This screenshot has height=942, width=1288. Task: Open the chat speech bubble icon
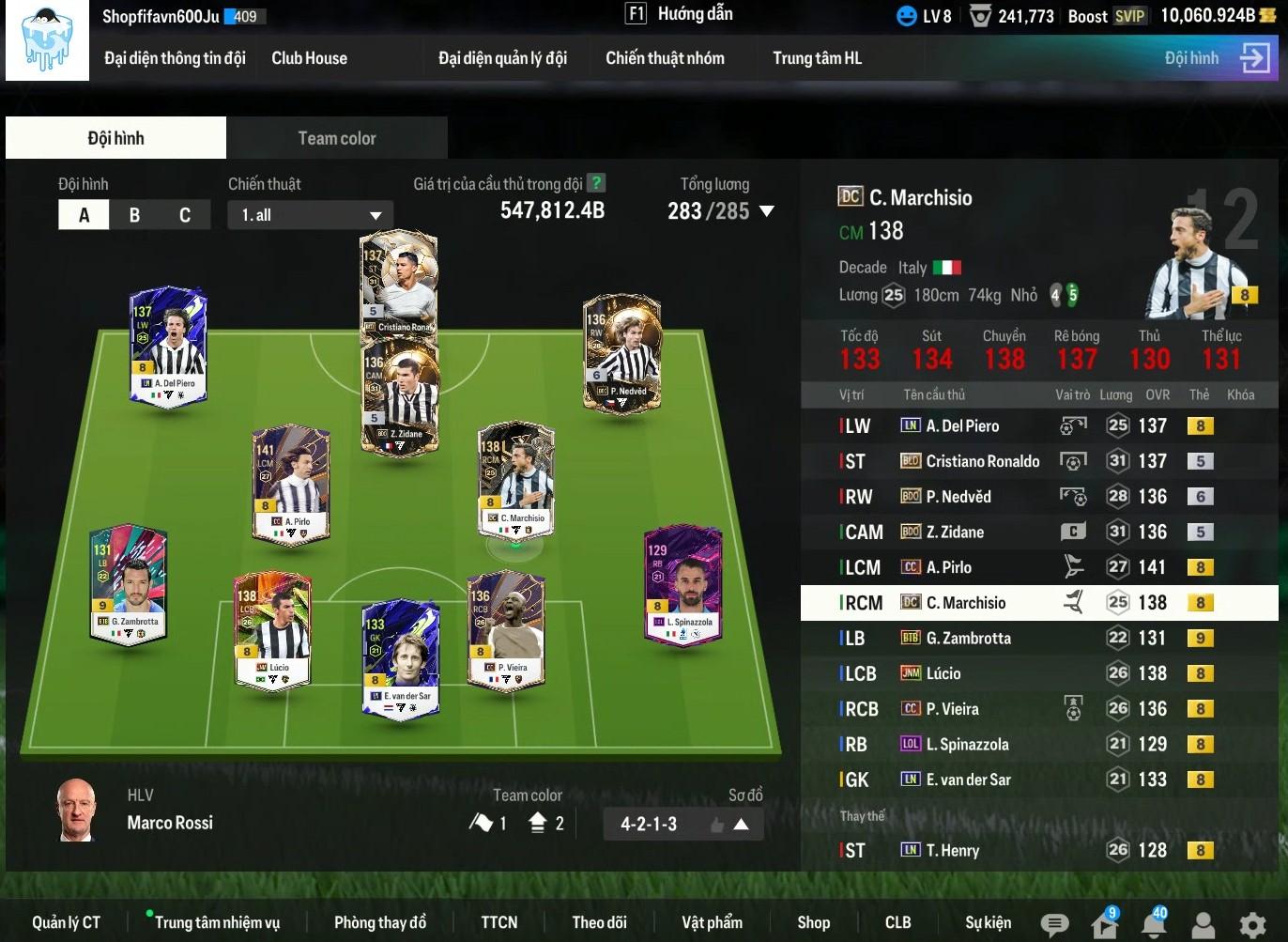1055,924
